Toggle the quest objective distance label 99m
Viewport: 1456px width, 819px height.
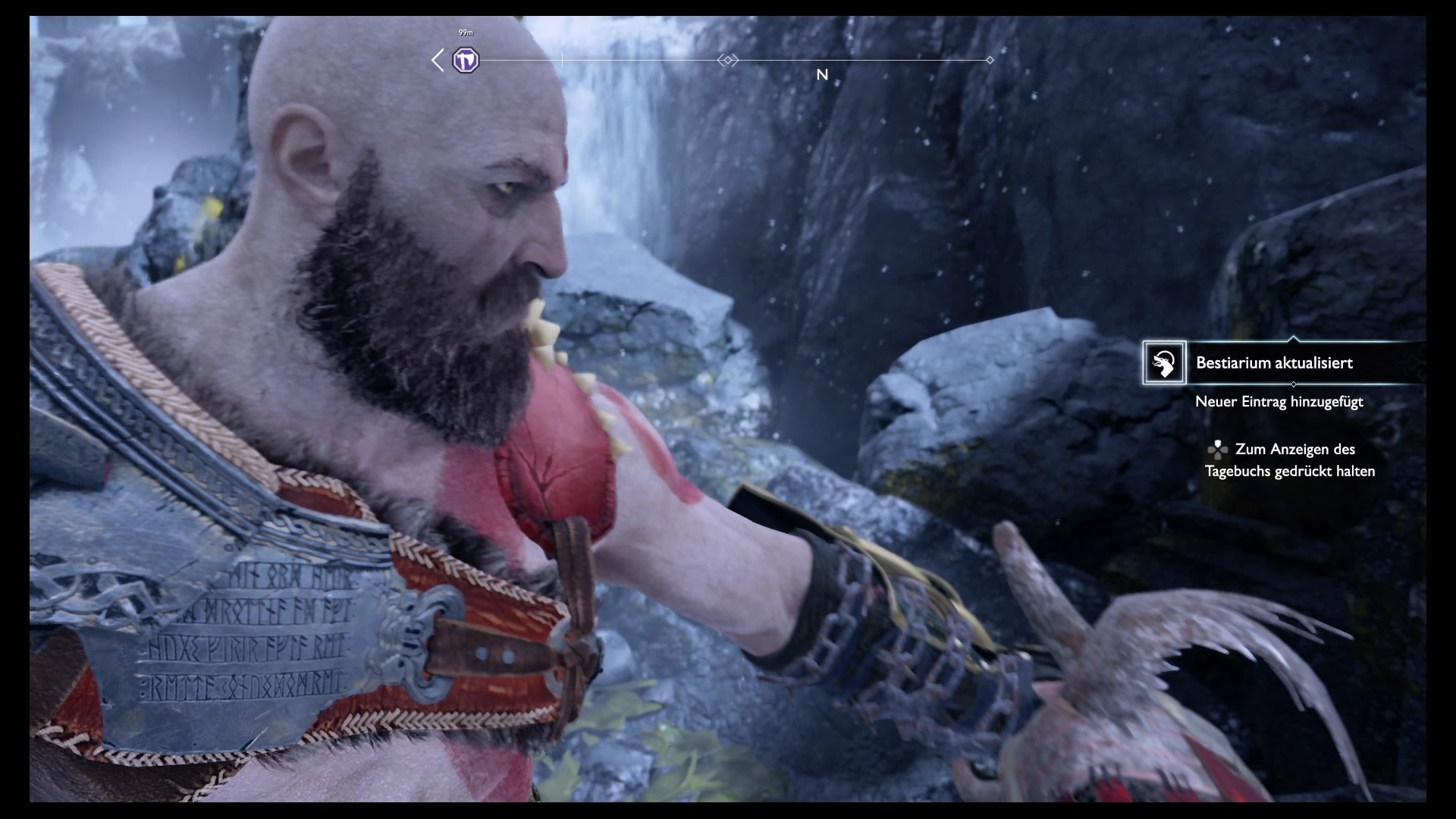coord(465,32)
